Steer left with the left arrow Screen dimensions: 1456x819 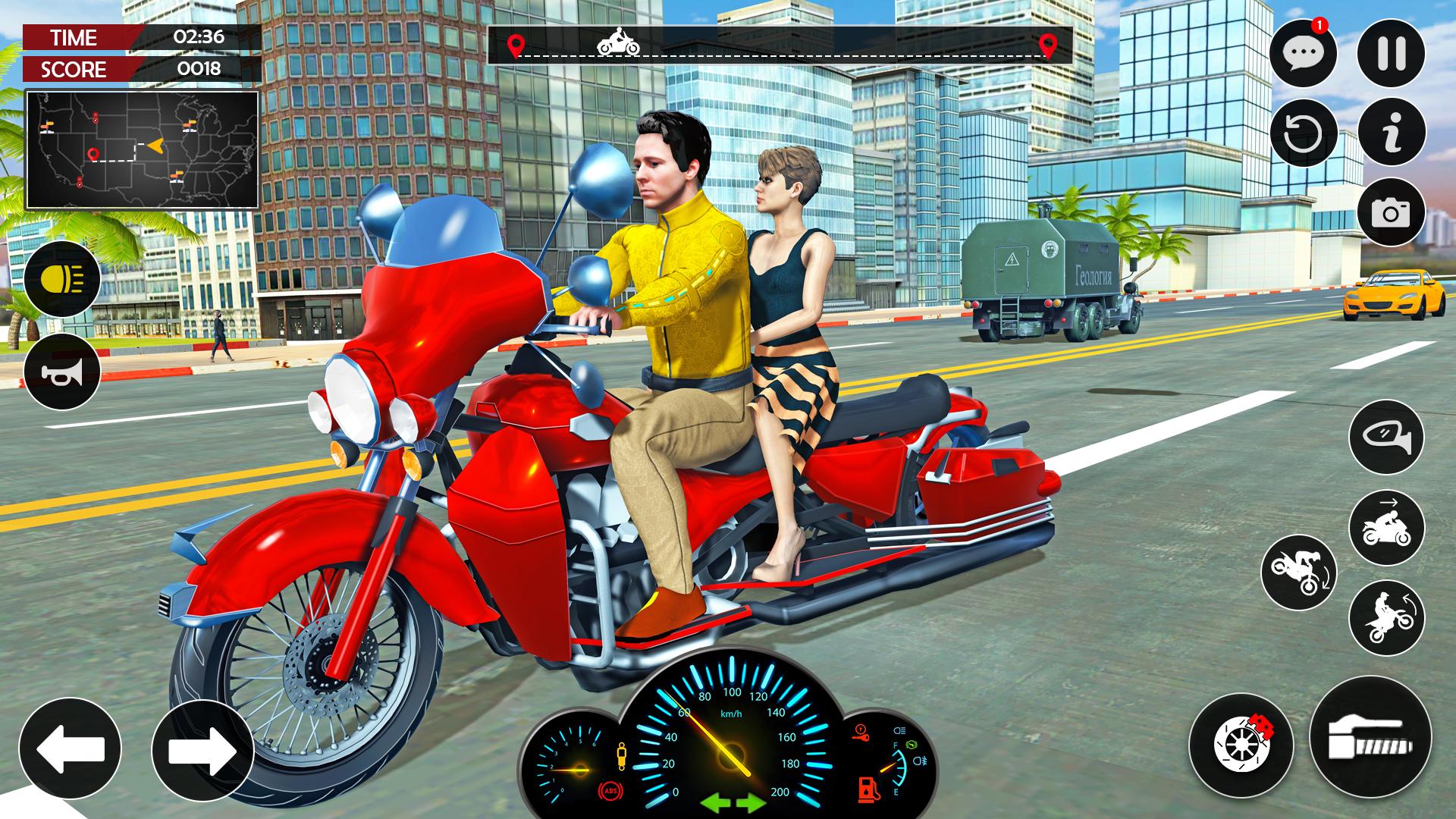[x=70, y=748]
